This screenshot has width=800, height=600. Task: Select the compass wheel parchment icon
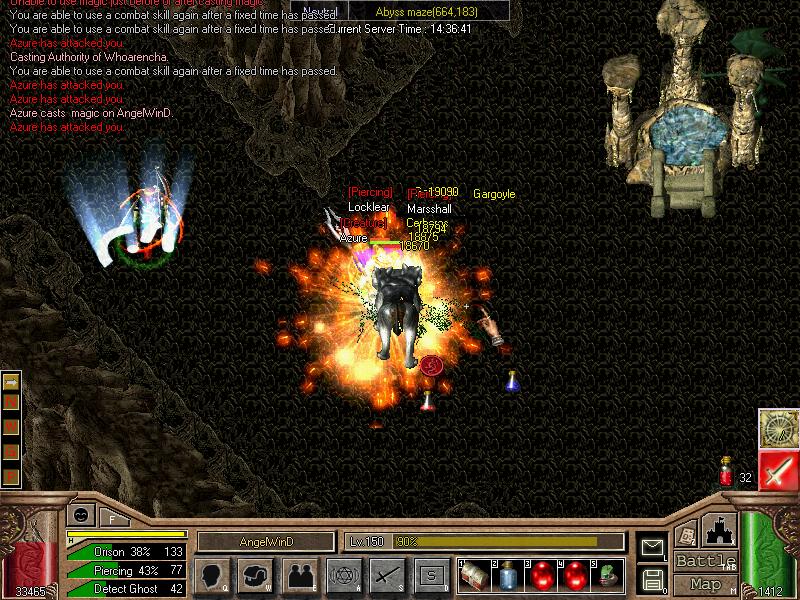(777, 428)
